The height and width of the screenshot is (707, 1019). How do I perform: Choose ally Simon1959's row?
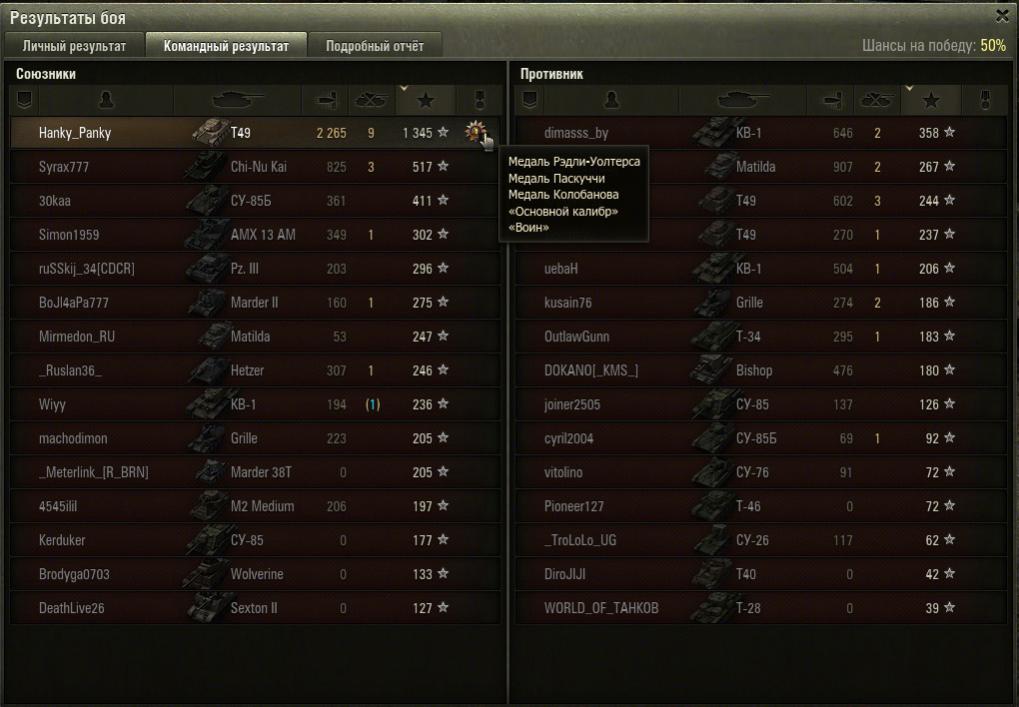[x=70, y=235]
